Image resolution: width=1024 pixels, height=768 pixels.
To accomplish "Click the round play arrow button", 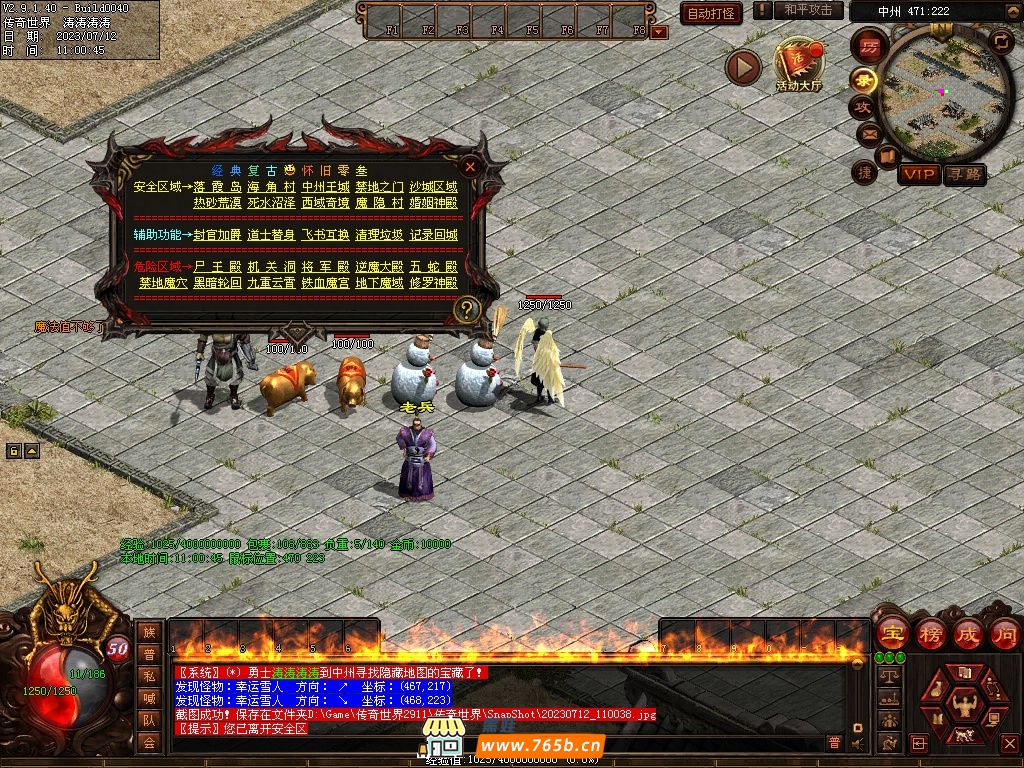I will click(743, 67).
